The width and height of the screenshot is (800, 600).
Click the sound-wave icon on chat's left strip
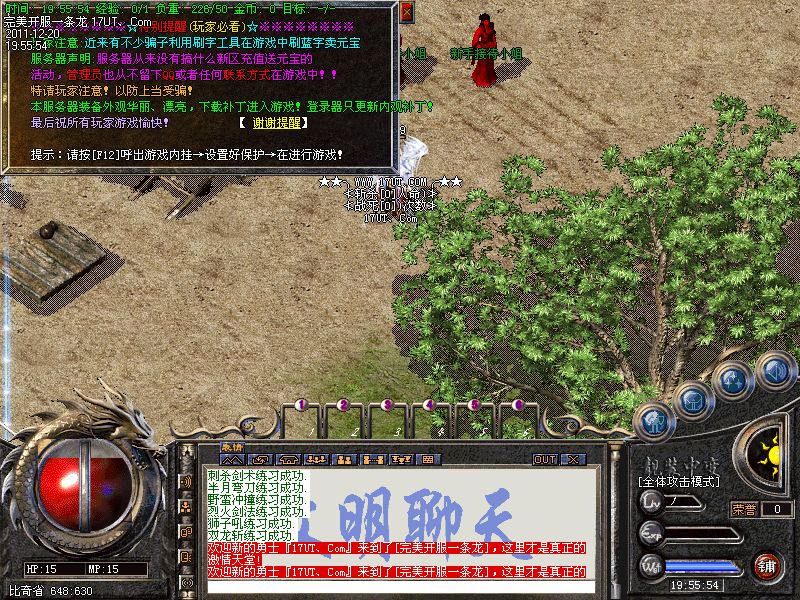click(x=187, y=481)
